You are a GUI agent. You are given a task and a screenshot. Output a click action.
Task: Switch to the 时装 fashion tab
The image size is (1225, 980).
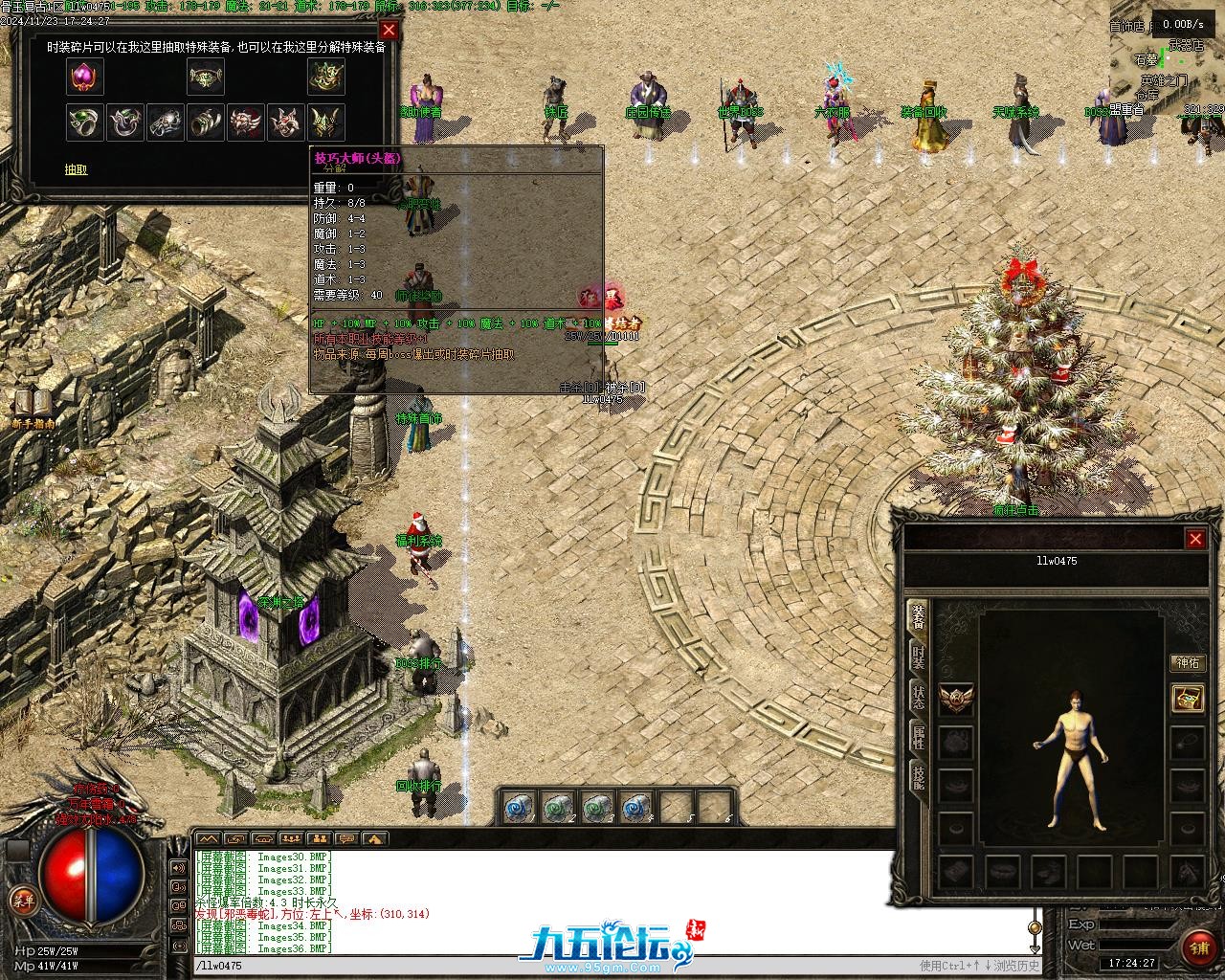pos(919,656)
